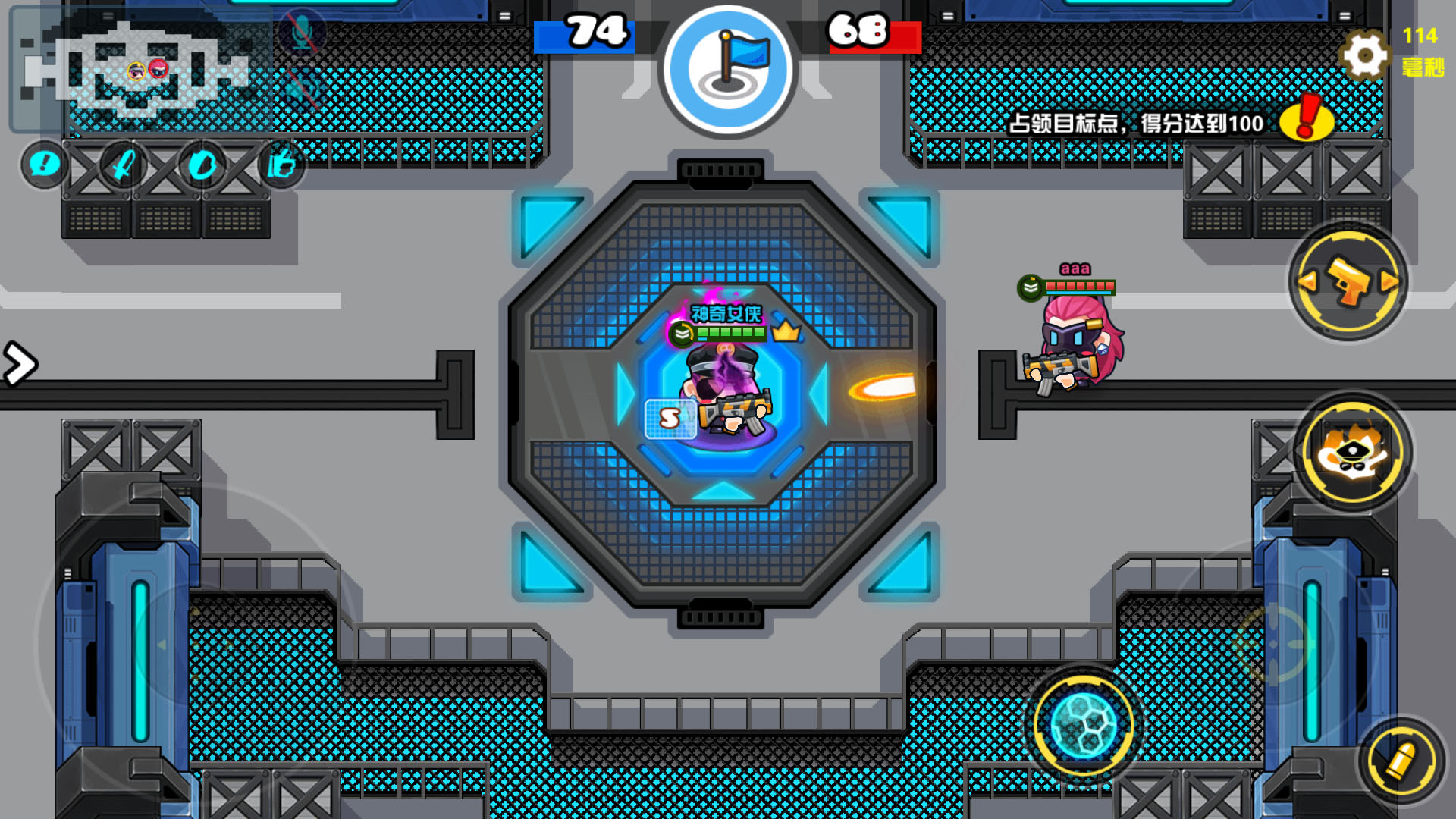The width and height of the screenshot is (1456, 819).
Task: Expand the side panel with the arrow
Action: click(19, 364)
